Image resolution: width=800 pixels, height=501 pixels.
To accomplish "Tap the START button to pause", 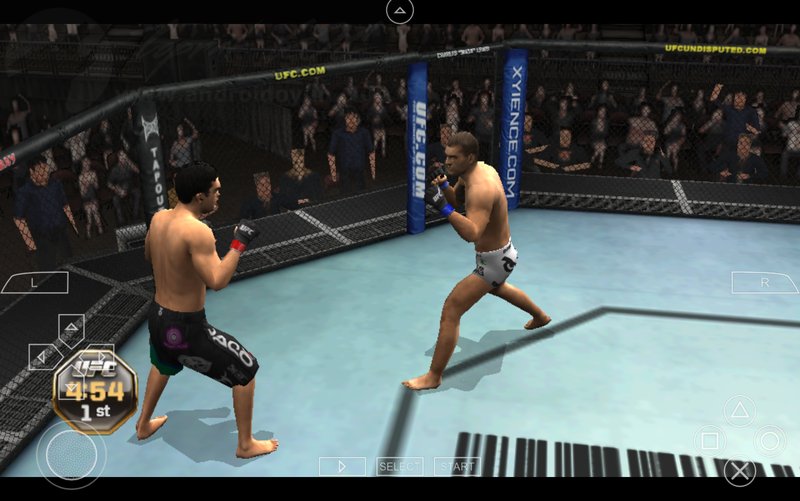I will pyautogui.click(x=457, y=466).
